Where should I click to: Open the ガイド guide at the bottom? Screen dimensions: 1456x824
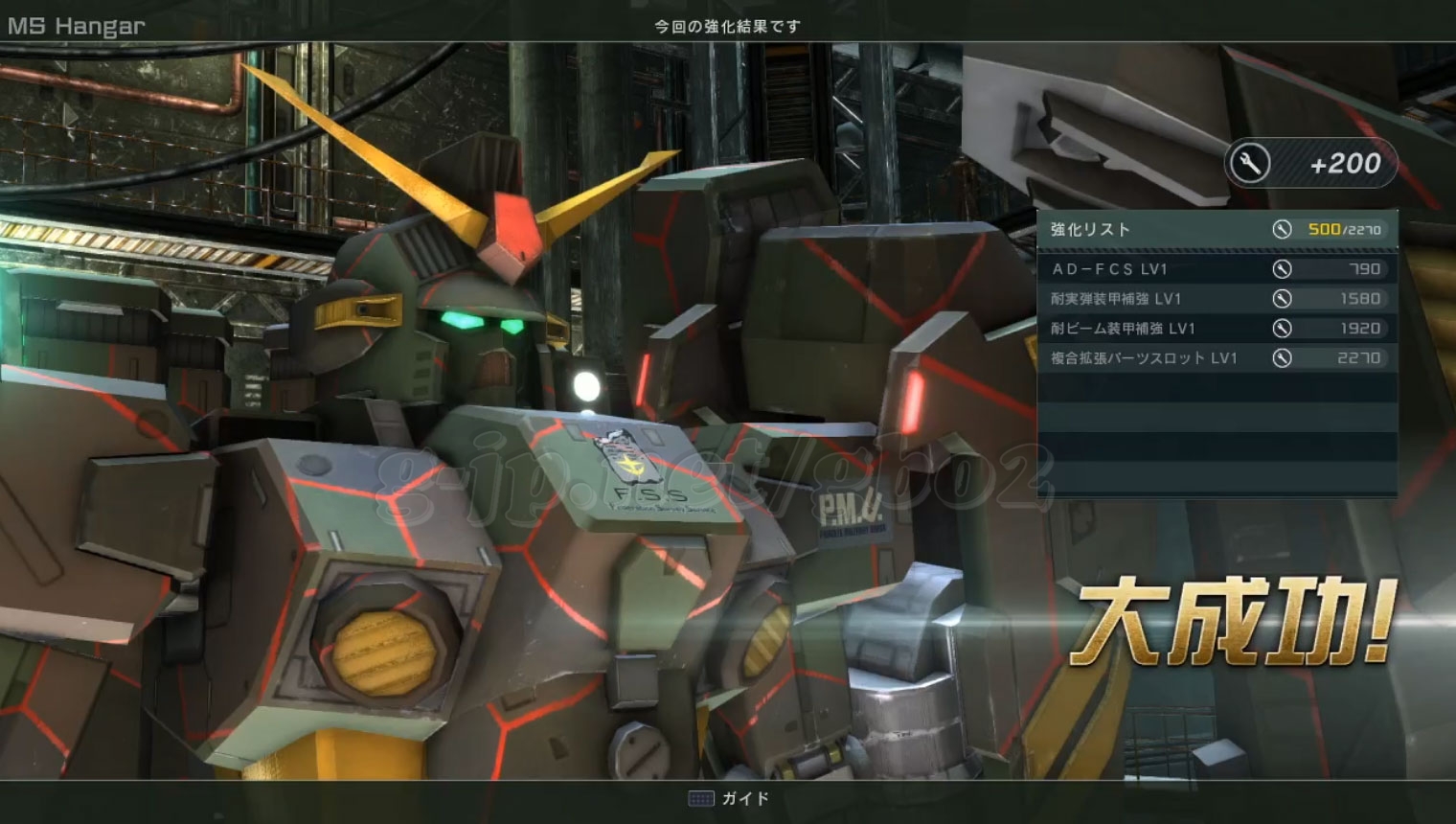[x=730, y=798]
